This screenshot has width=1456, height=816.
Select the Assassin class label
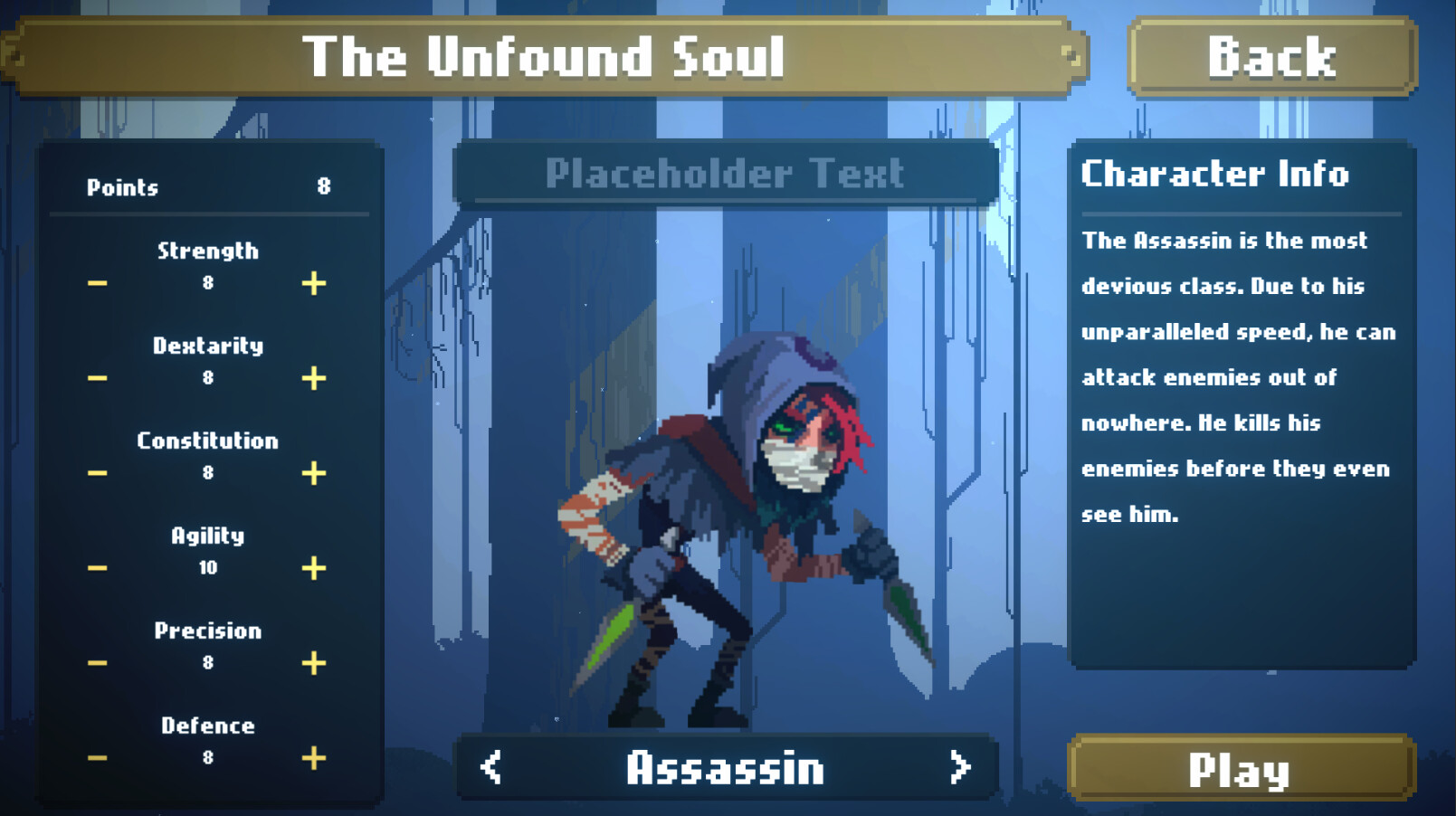click(x=726, y=767)
